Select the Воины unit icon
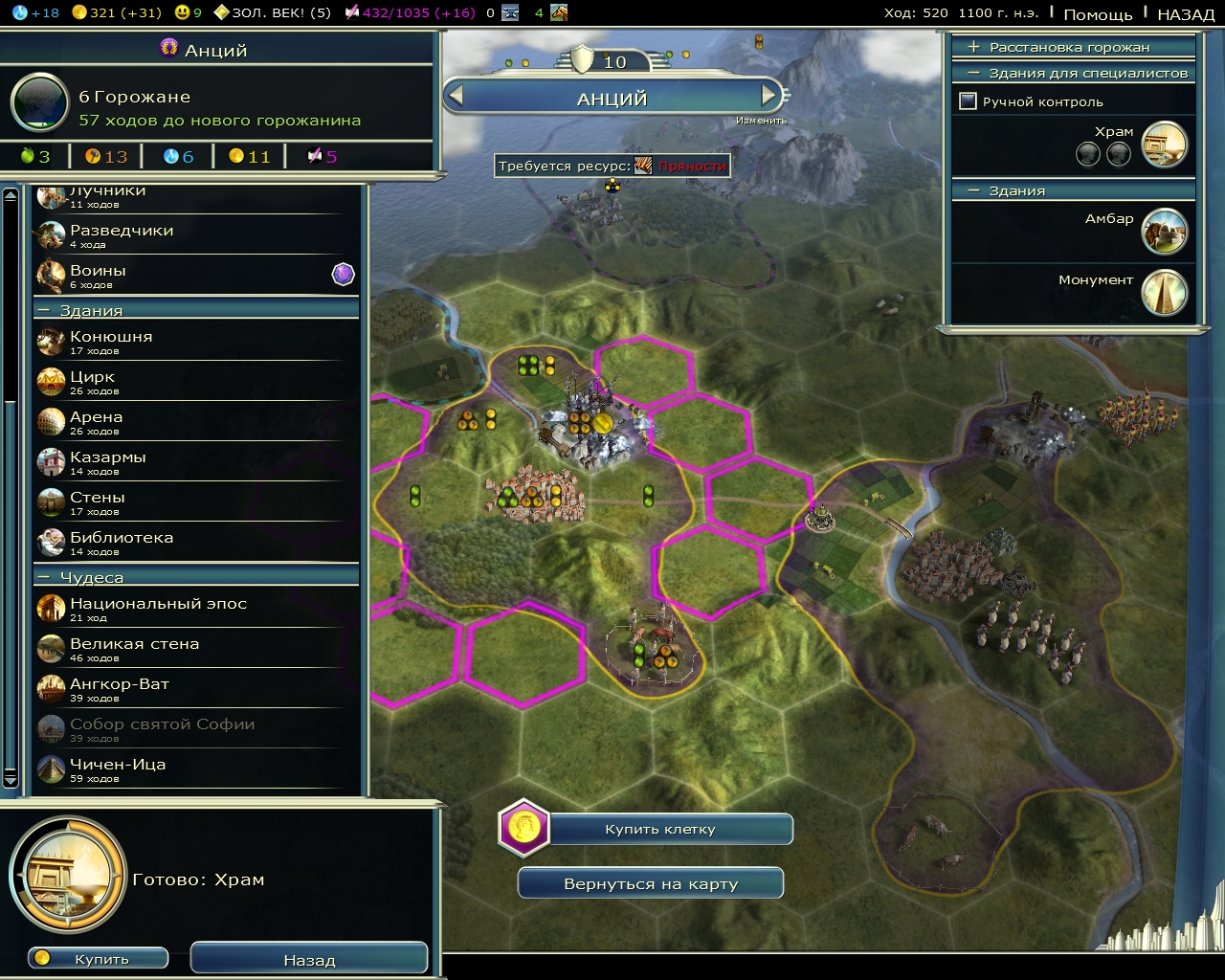Screen dimensions: 1225x980 50,275
